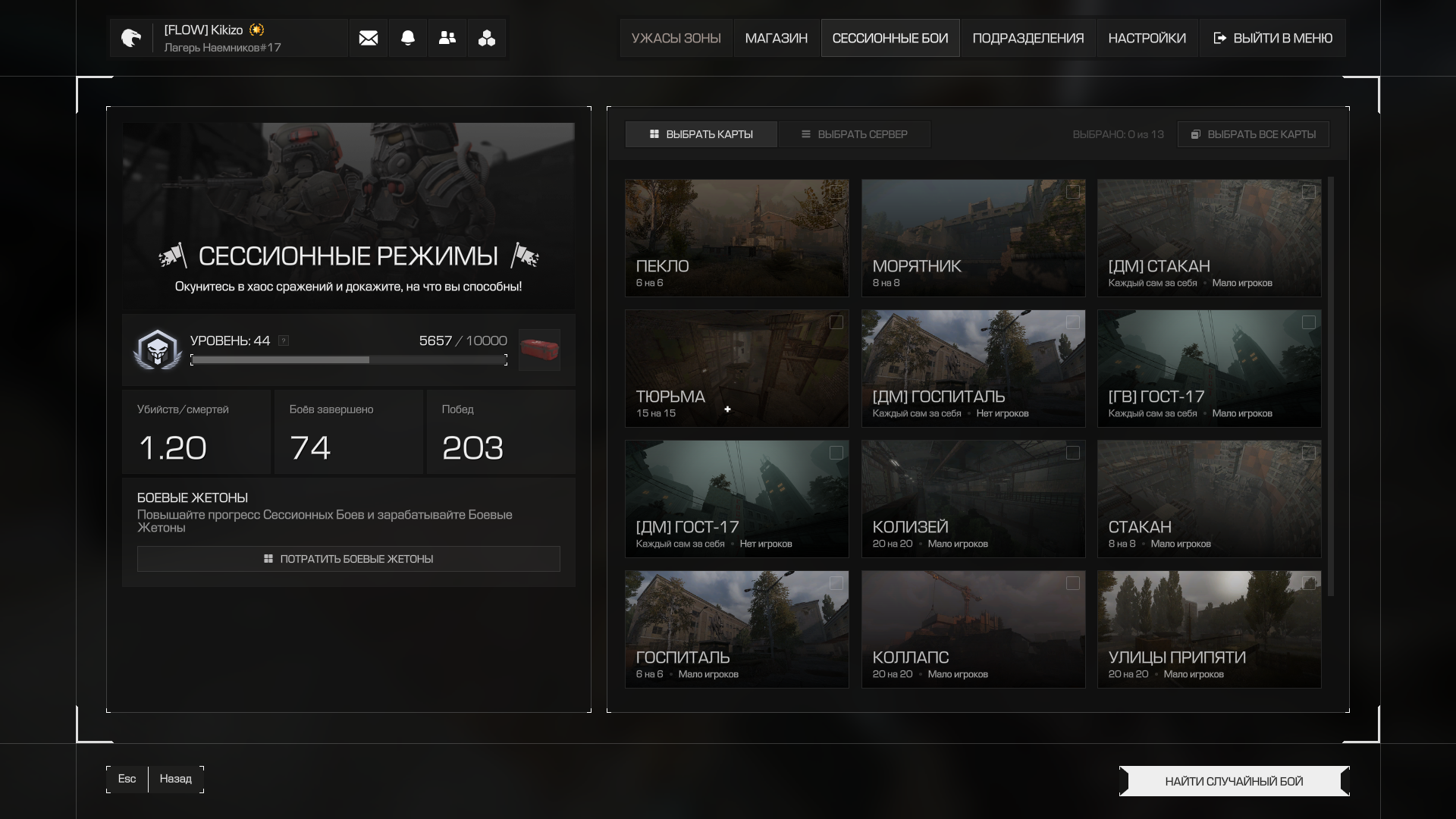Image resolution: width=1456 pixels, height=819 pixels.
Task: Choose the УЛИЦЫ ПРИПЯТИ map tile
Action: click(1209, 629)
